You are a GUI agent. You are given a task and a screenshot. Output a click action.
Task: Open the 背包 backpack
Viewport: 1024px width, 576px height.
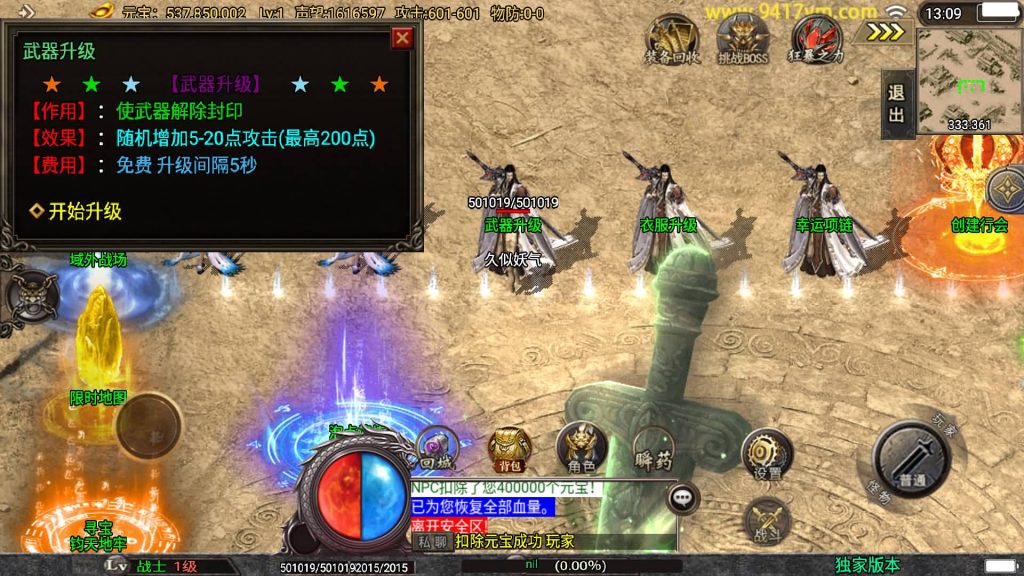[509, 450]
